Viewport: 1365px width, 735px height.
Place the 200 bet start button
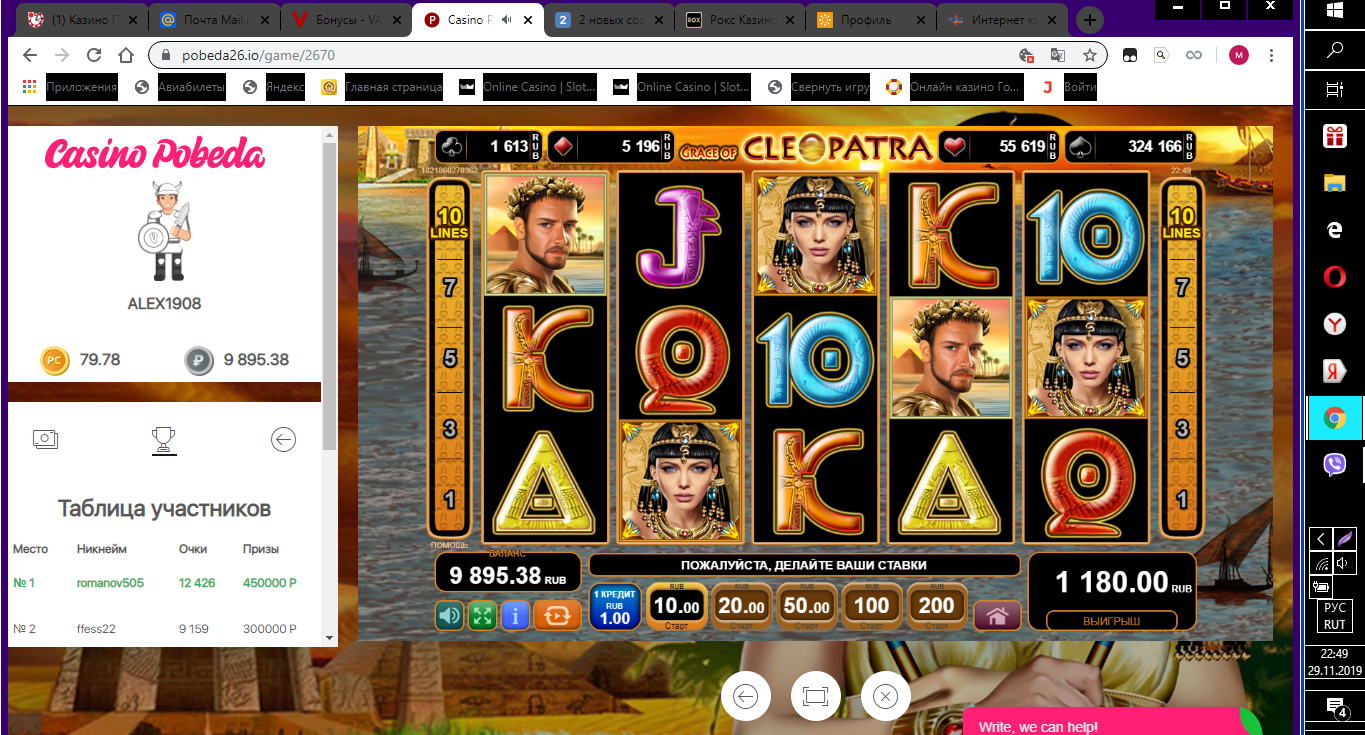936,607
